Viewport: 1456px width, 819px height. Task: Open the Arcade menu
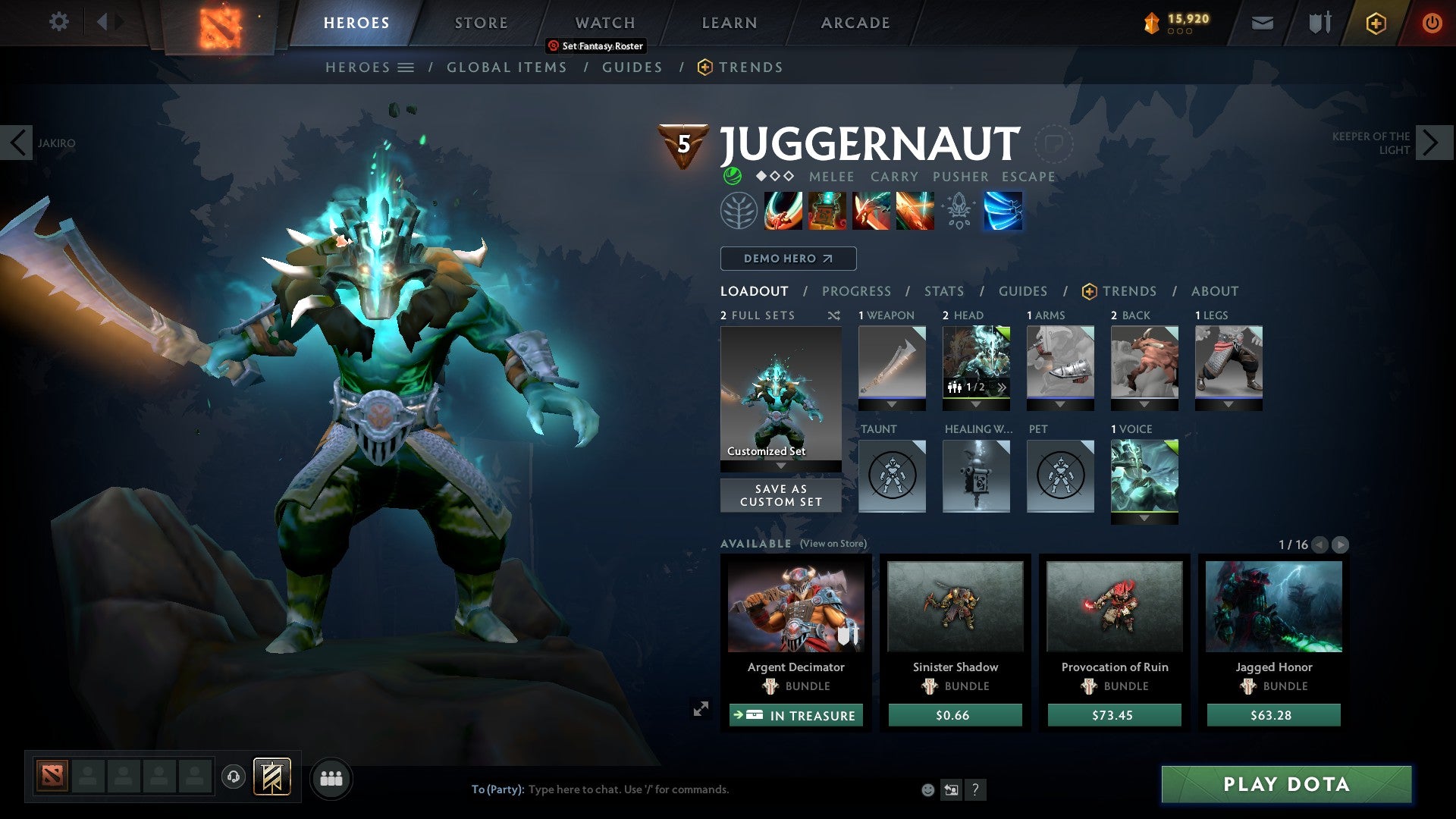pos(855,23)
